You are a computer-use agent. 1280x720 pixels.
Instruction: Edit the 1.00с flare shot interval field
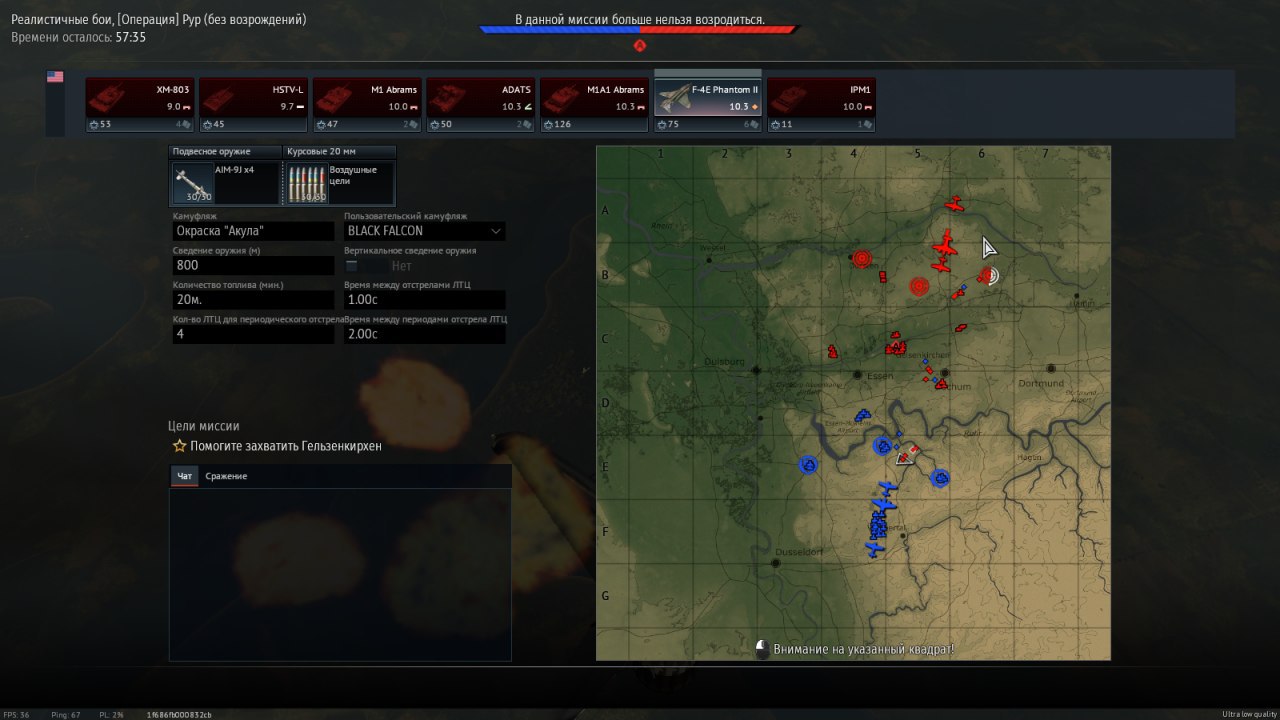424,300
